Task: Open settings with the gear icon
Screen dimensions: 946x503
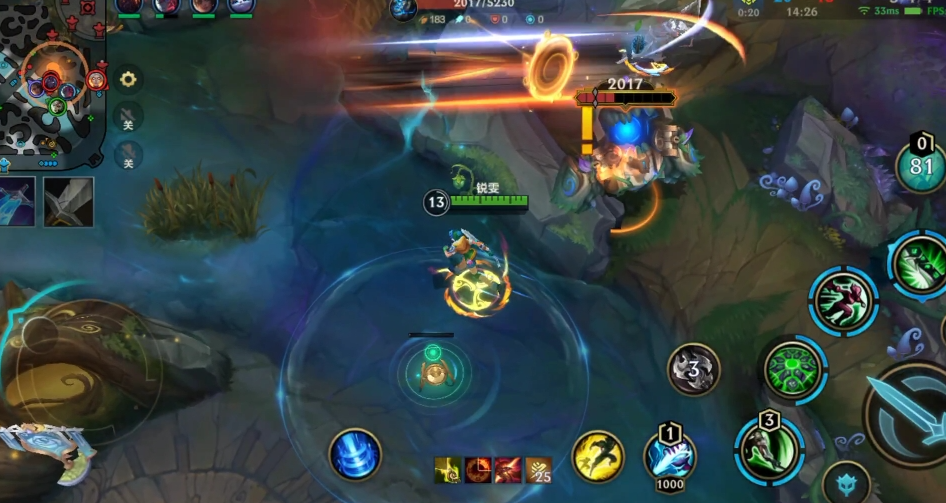Action: 128,79
